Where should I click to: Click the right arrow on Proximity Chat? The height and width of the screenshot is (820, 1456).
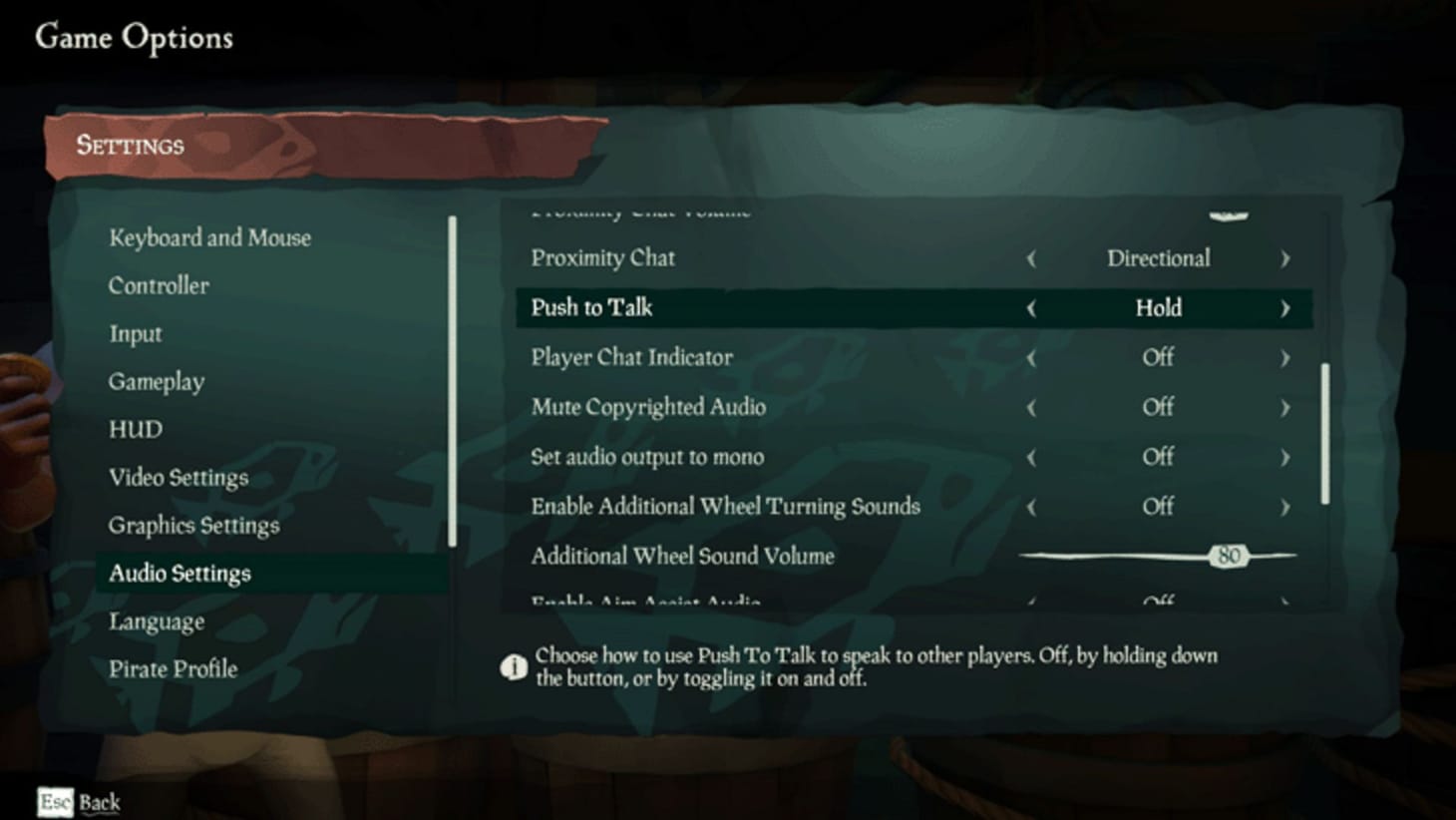(1285, 258)
